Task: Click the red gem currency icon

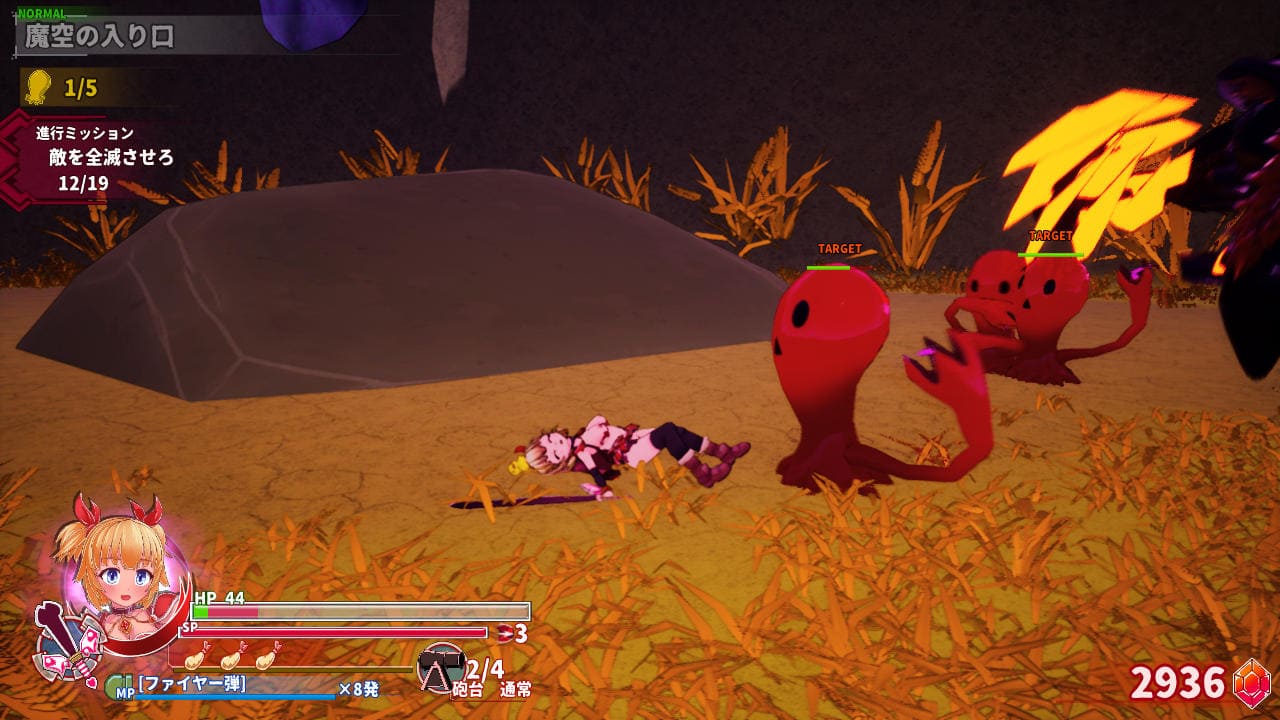Action: point(1251,683)
